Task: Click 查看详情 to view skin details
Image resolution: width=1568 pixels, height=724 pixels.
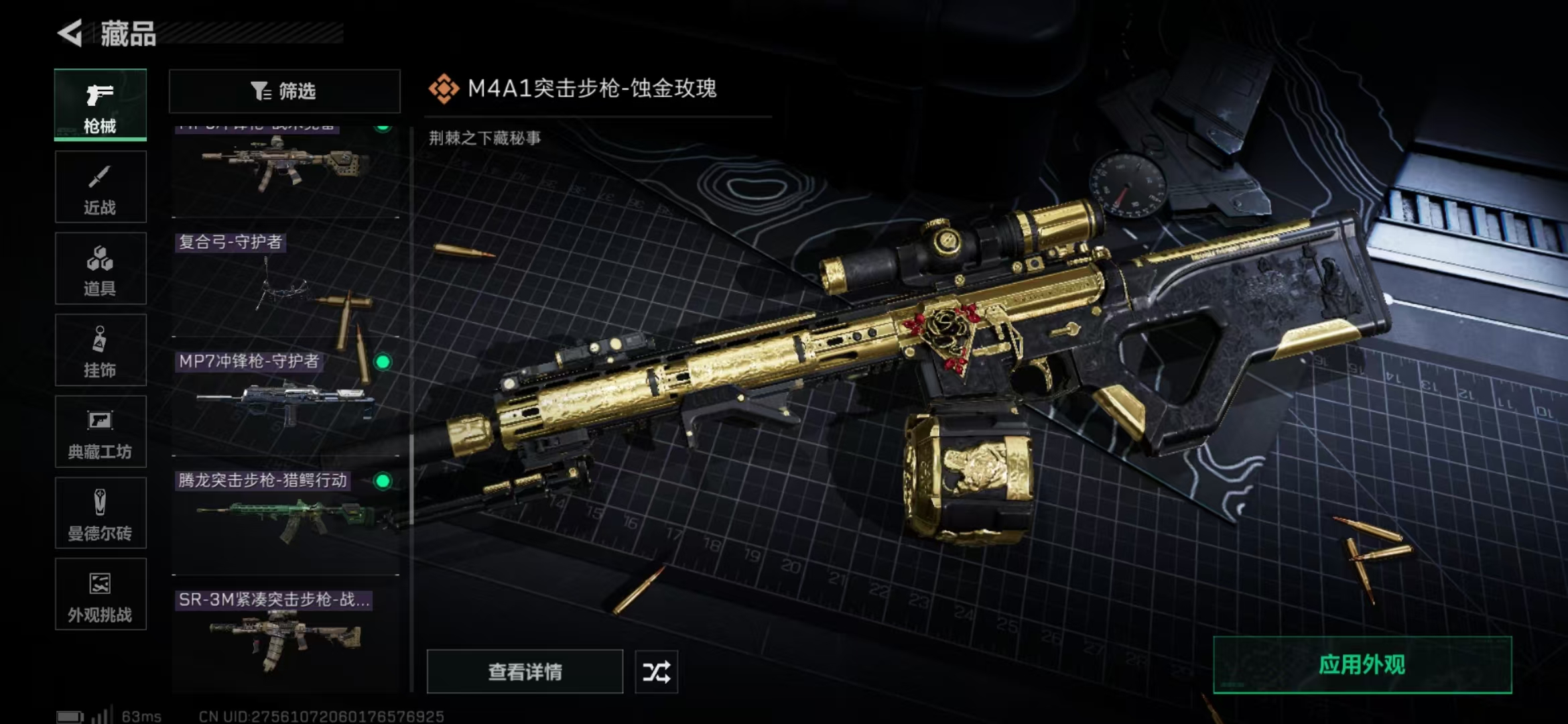Action: 525,672
